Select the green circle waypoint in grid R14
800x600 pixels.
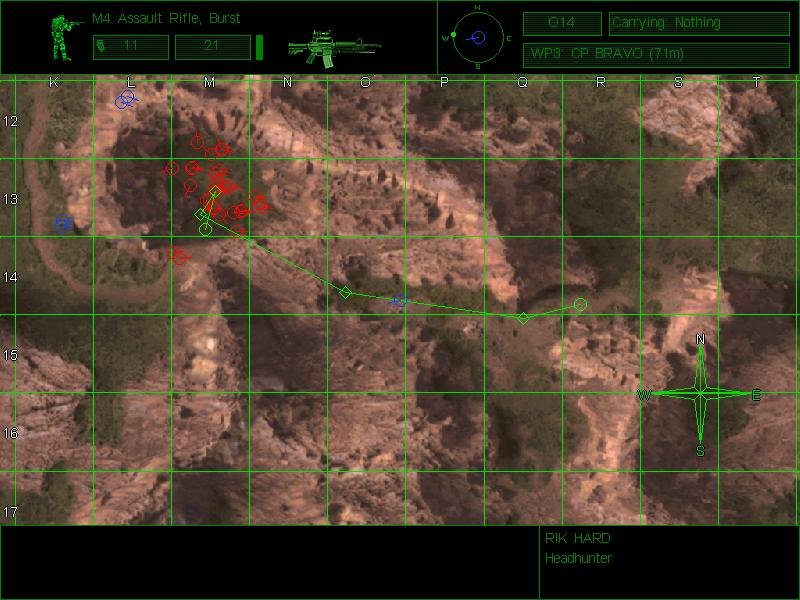(580, 304)
